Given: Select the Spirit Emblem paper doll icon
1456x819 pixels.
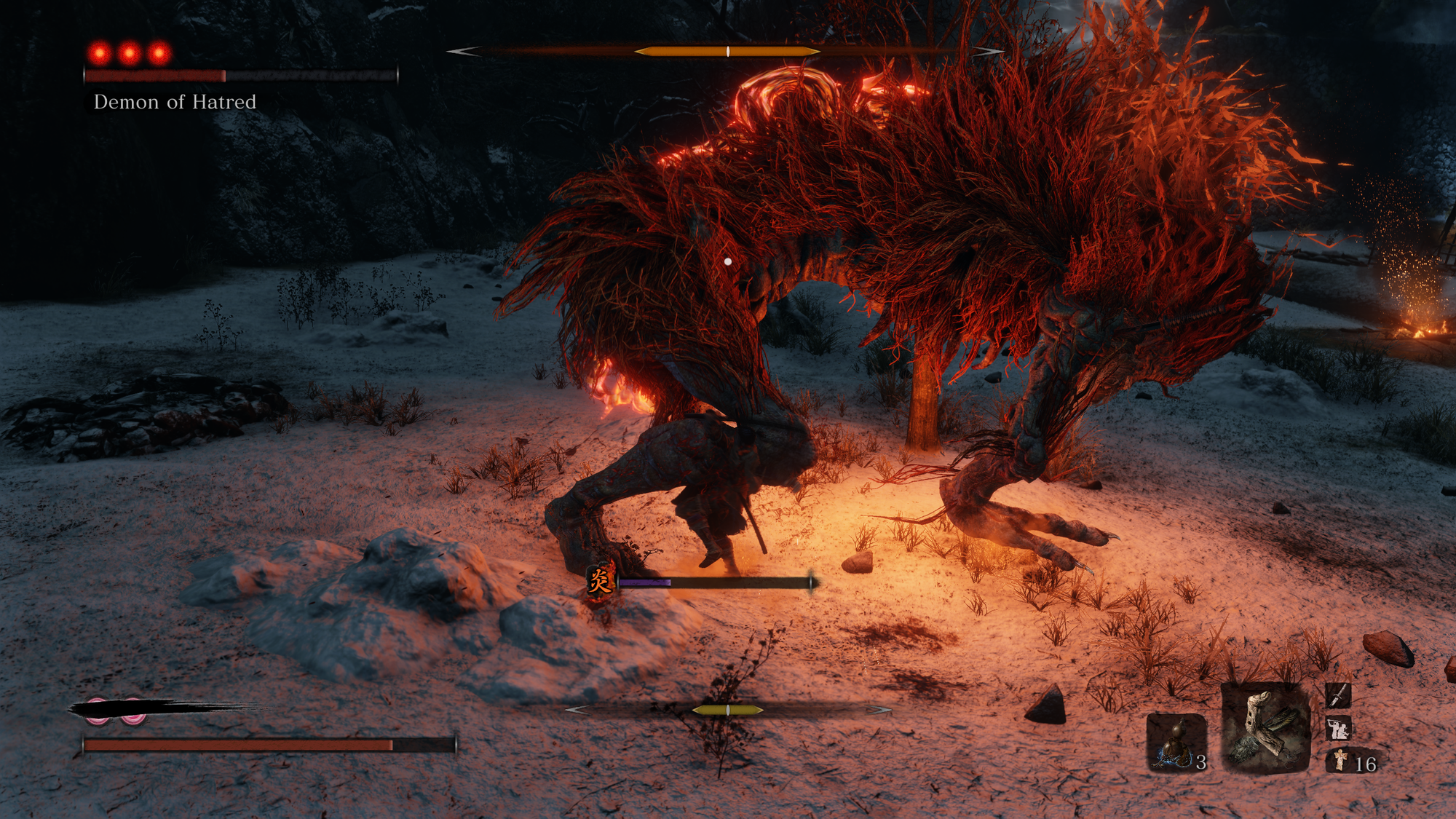Looking at the screenshot, I should pyautogui.click(x=1340, y=761).
